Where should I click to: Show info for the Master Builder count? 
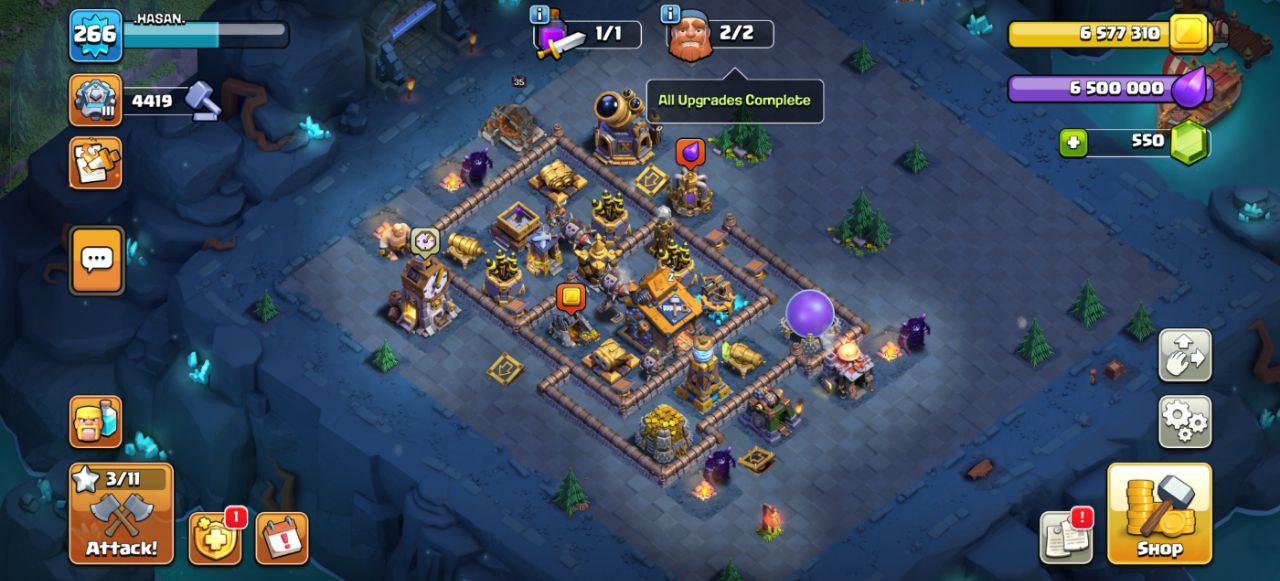[x=670, y=14]
